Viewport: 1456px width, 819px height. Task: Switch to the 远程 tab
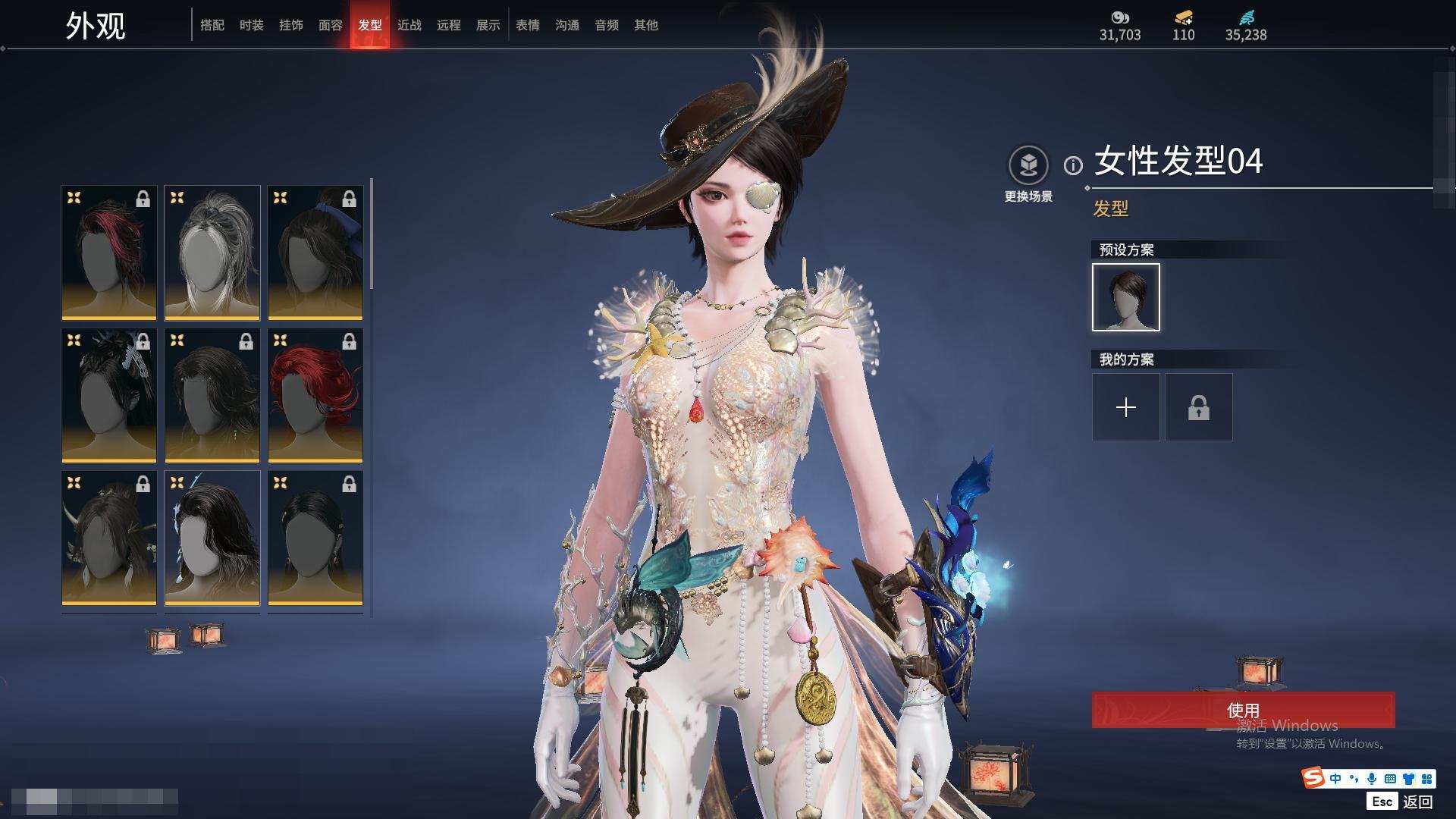pos(449,25)
